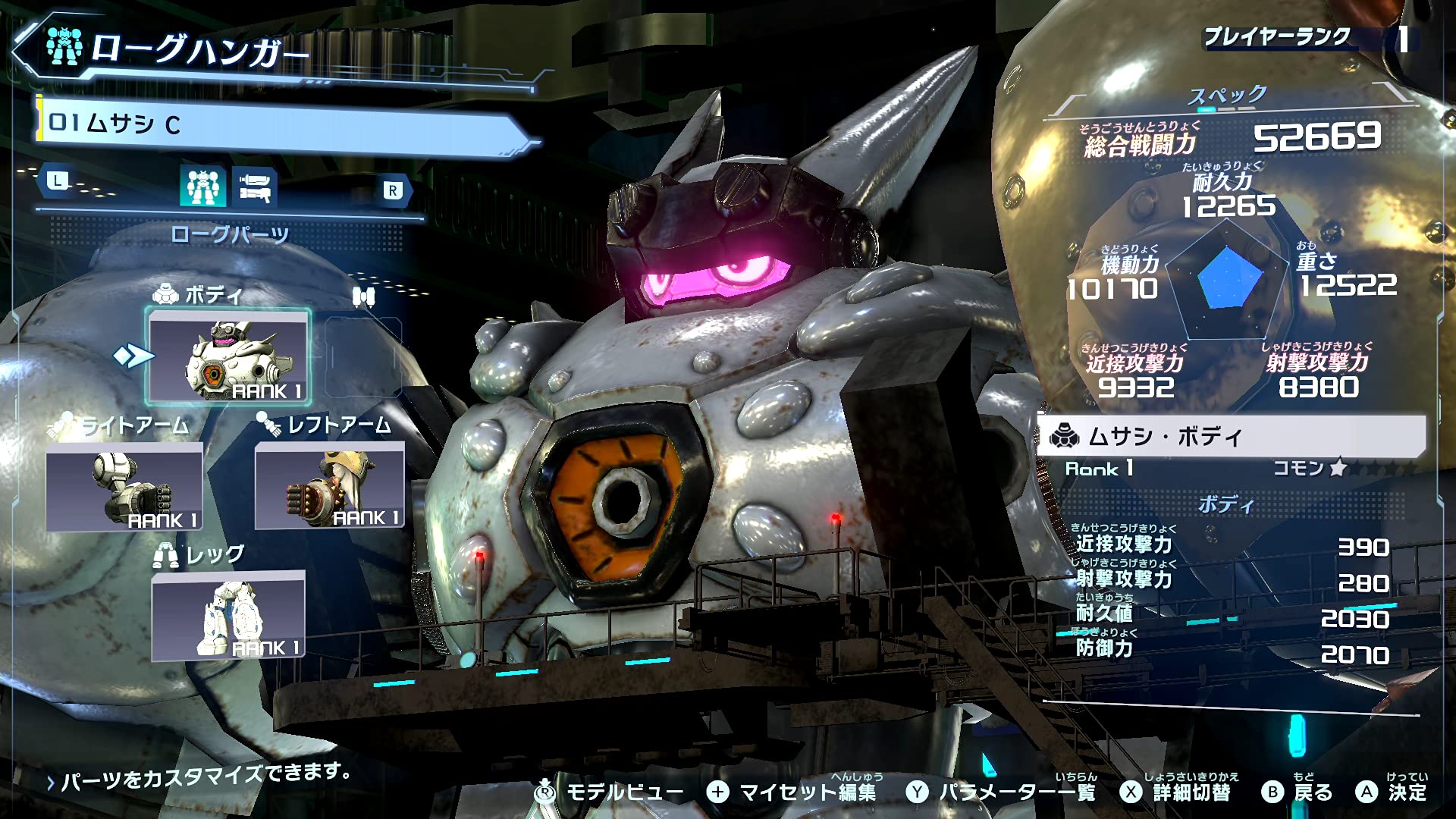Screen dimensions: 1456x819
Task: Switch to the weapons tab icon
Action: [x=255, y=187]
